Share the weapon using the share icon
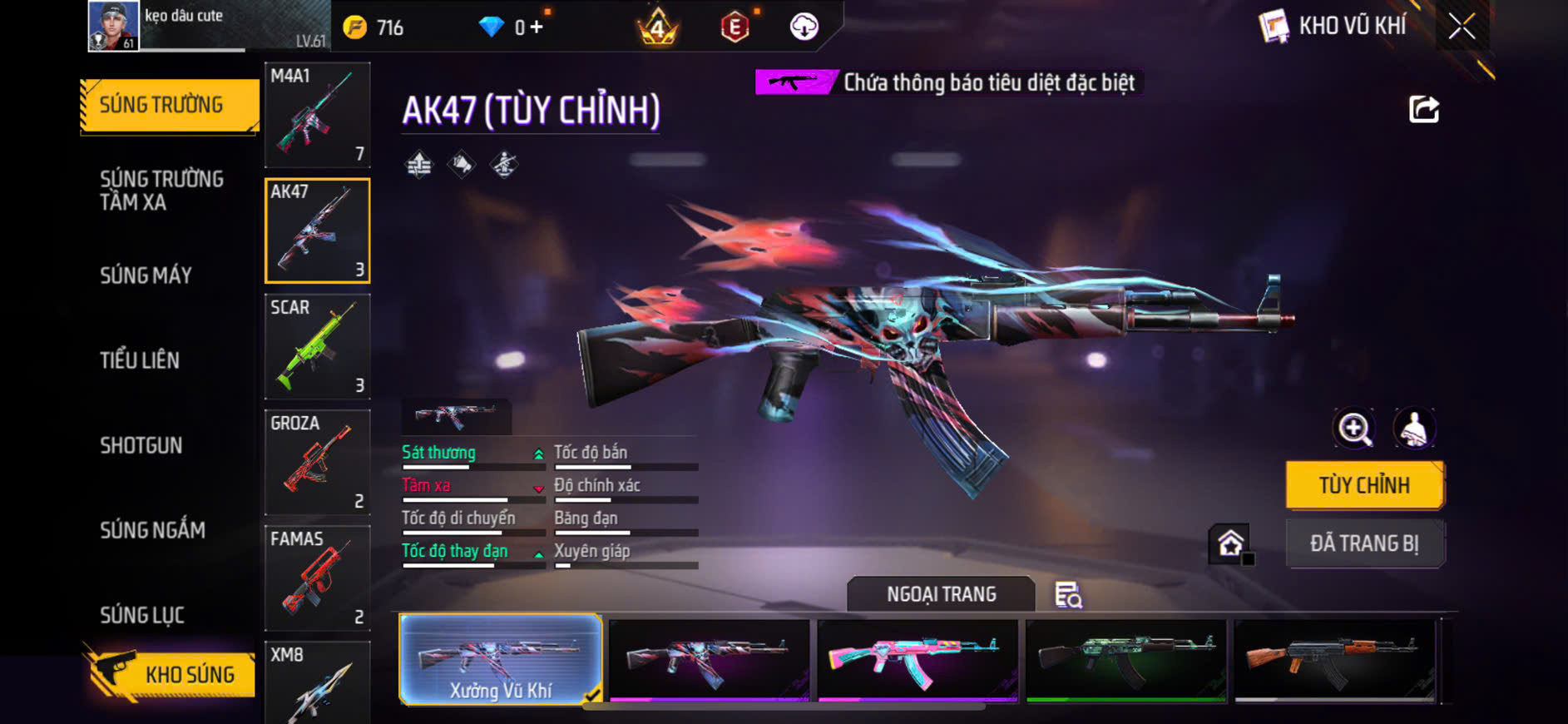 tap(1423, 109)
